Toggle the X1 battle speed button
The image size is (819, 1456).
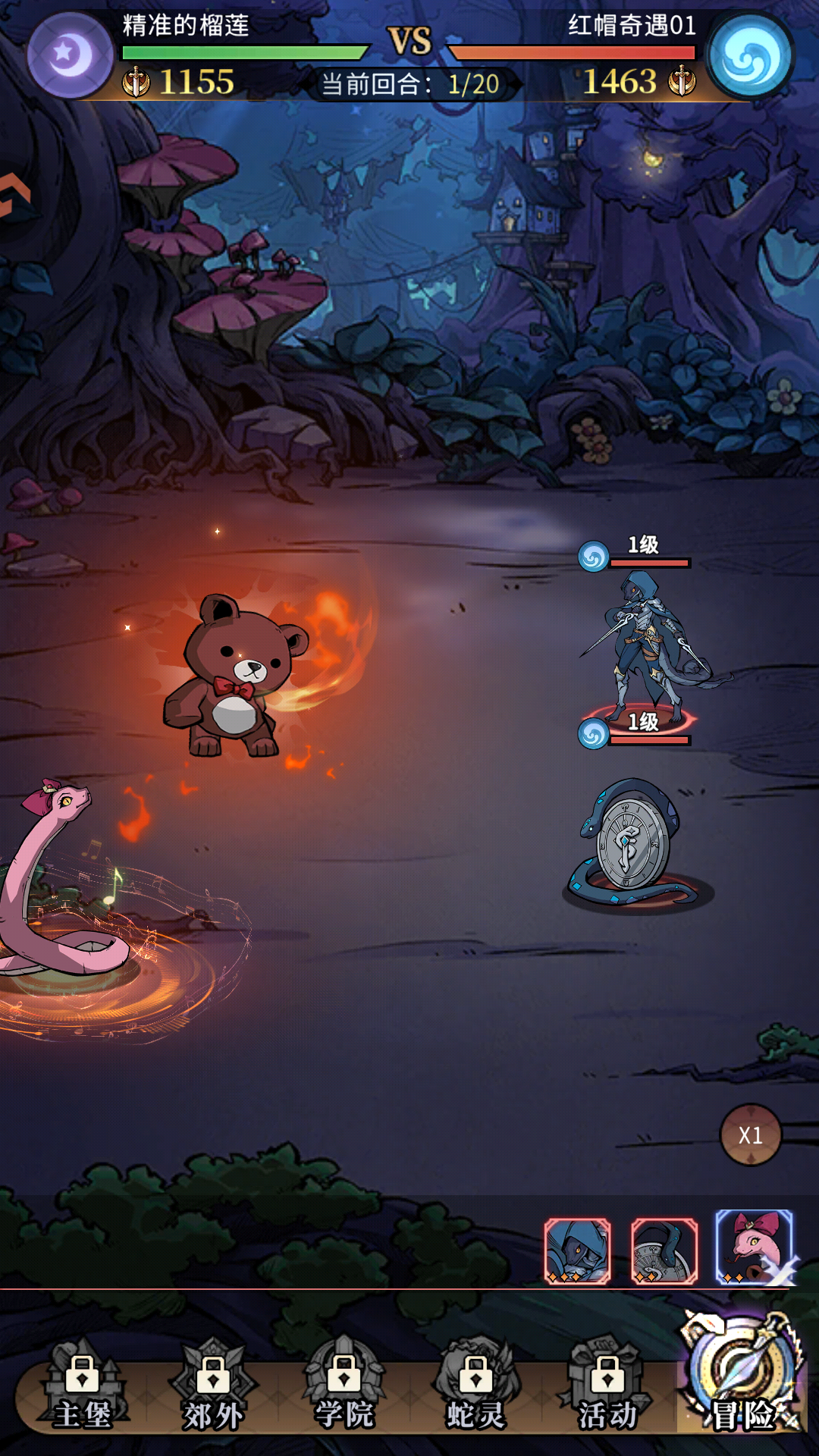pyautogui.click(x=750, y=1134)
